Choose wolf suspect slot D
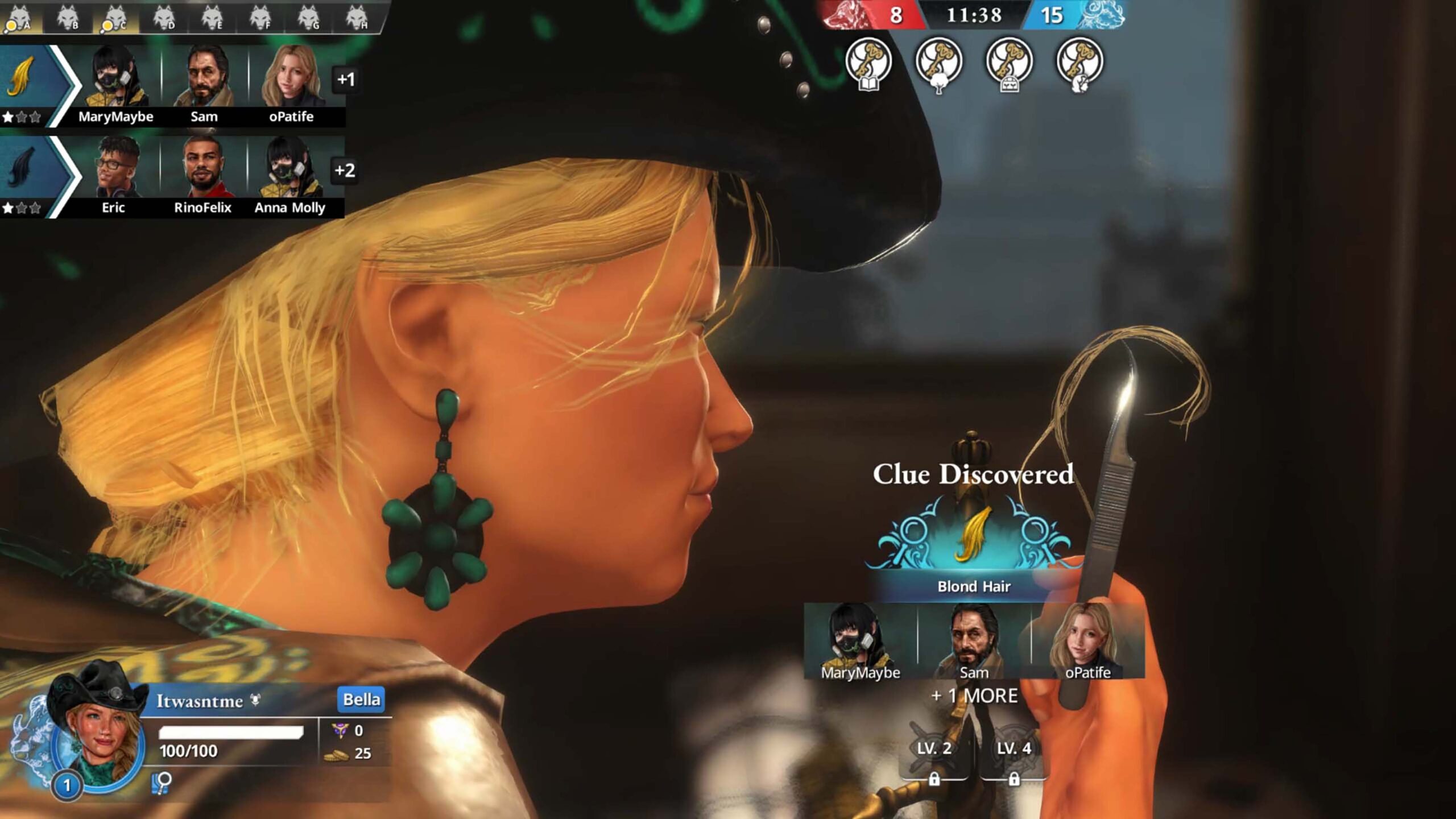Image resolution: width=1456 pixels, height=819 pixels. [164, 18]
